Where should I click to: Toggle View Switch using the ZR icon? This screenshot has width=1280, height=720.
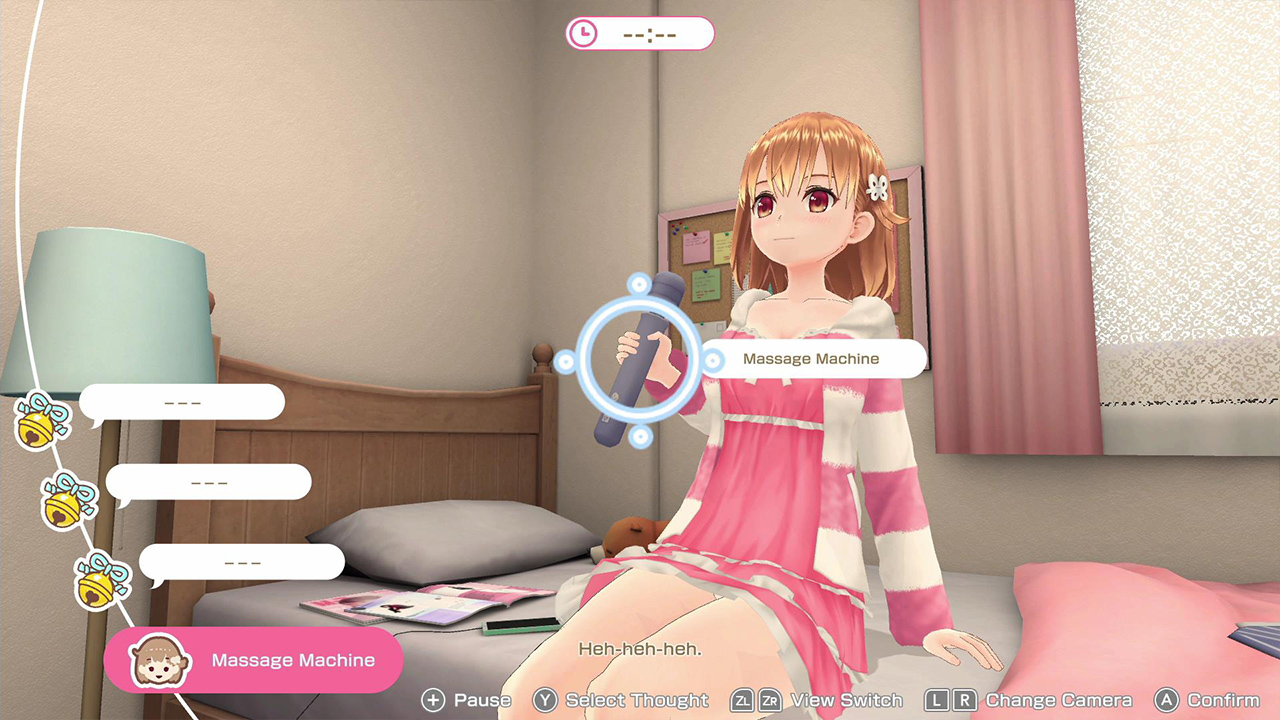771,701
